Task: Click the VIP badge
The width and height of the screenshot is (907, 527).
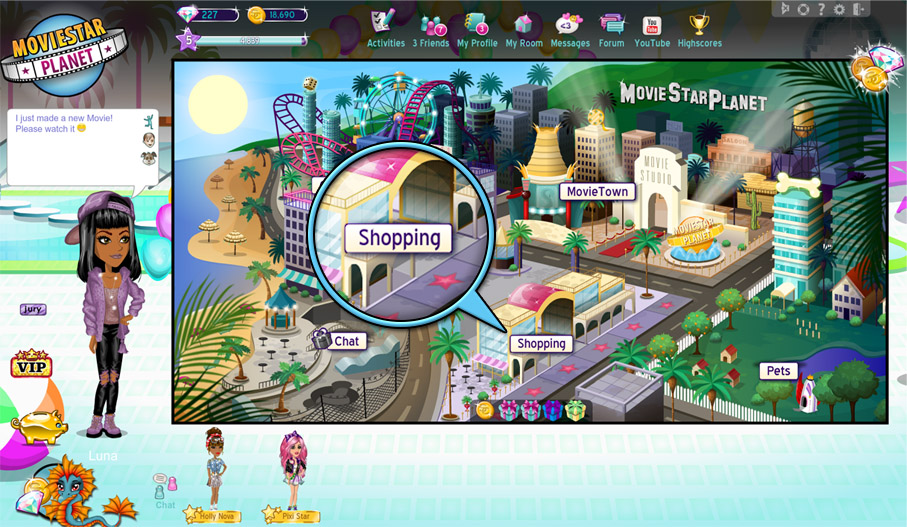Action: [x=31, y=365]
